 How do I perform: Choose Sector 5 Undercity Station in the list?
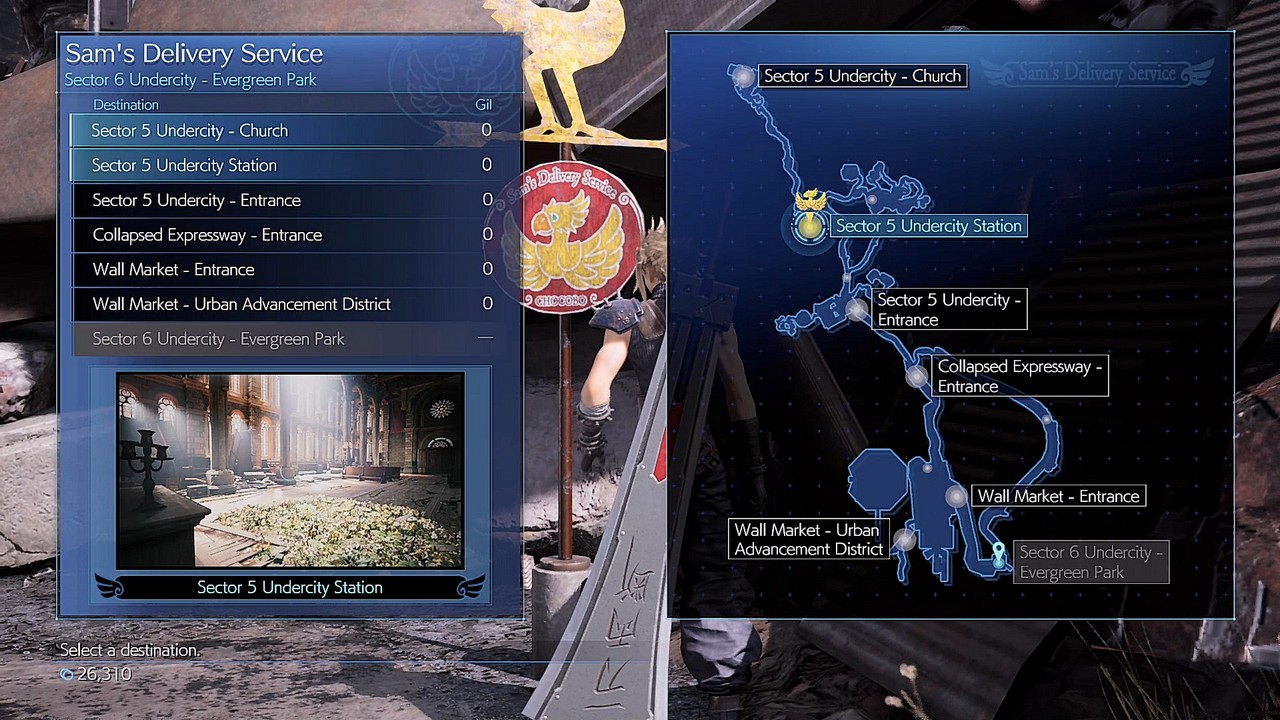point(290,165)
